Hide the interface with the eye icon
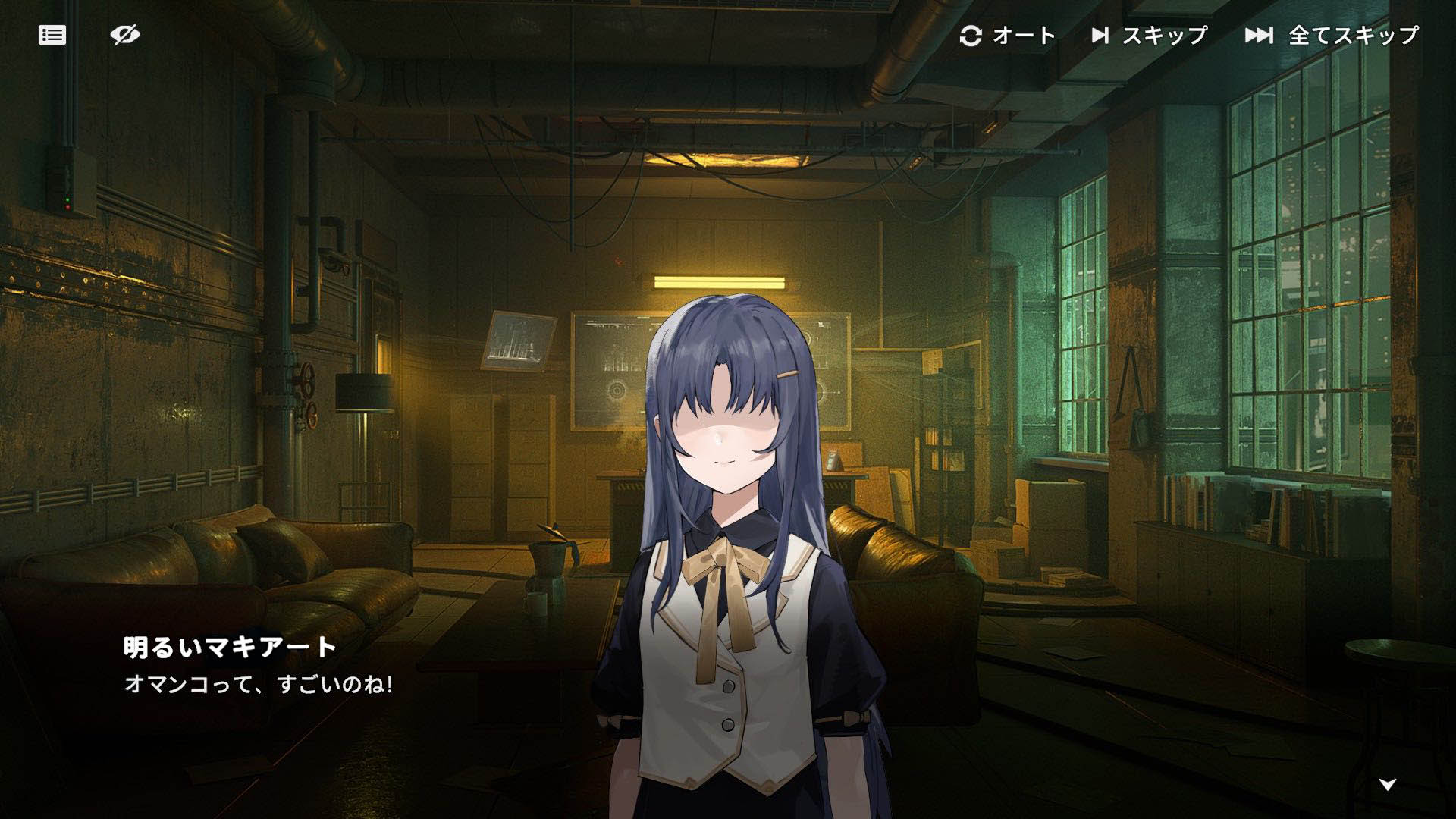 click(125, 35)
